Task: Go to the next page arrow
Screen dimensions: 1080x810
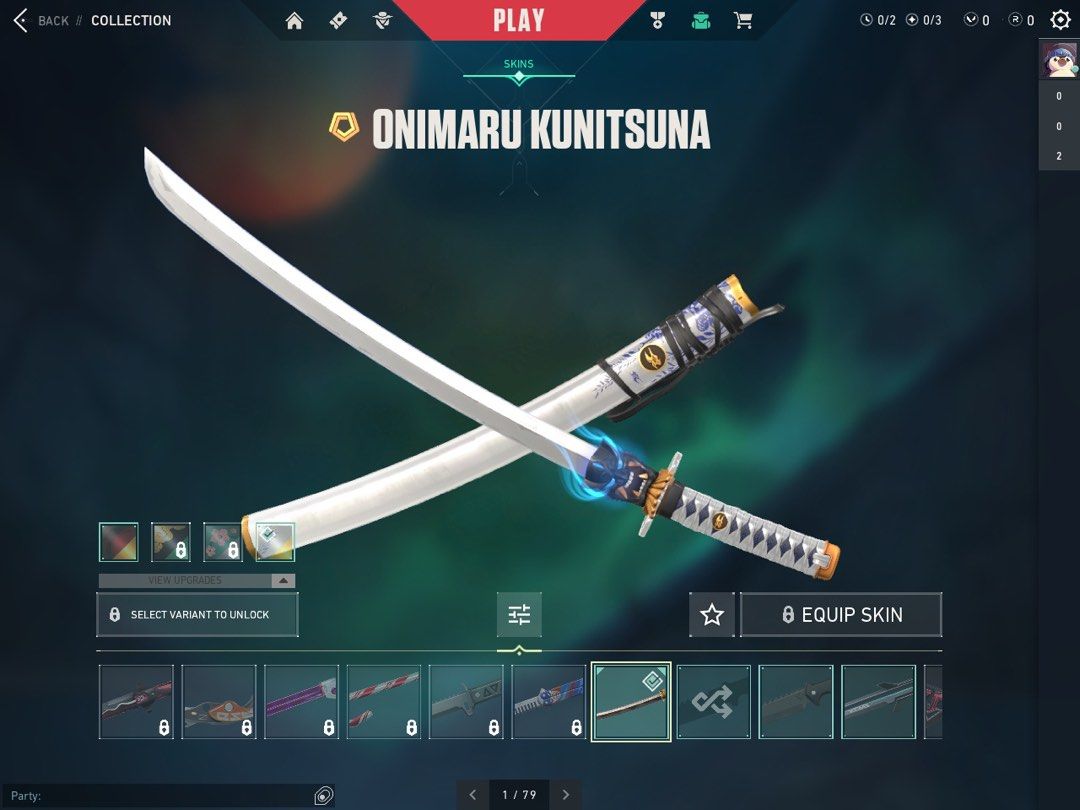Action: click(x=566, y=795)
